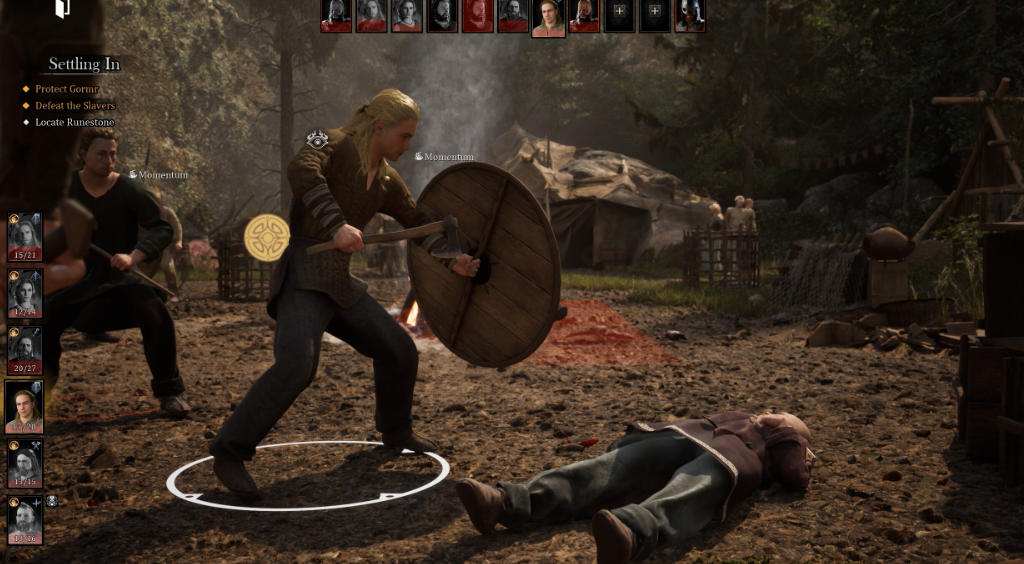Select party portrait showing 15/21 health
1024x564 pixels.
point(25,235)
